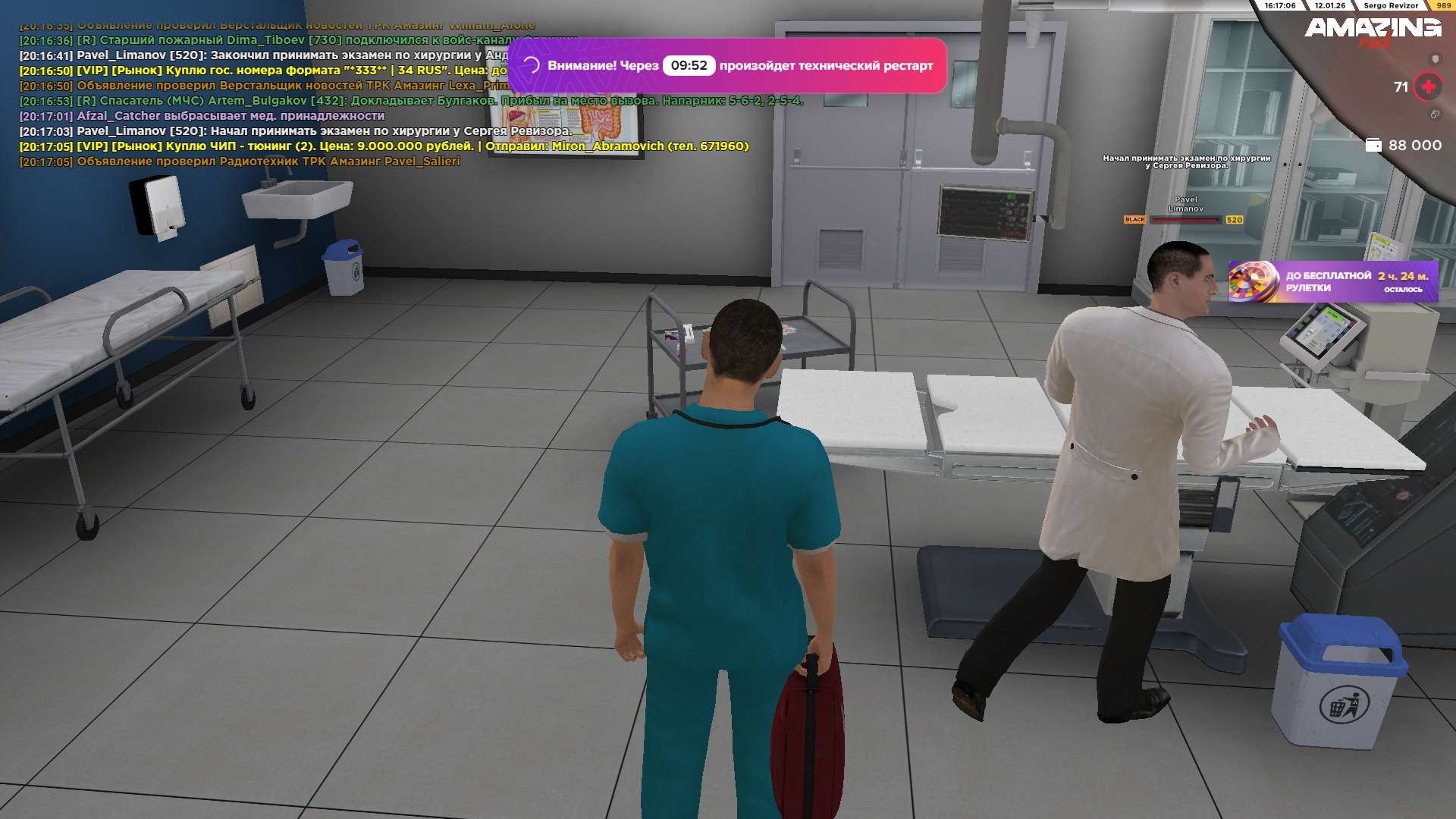1456x819 pixels.
Task: Select Sergo Revizor player name tab
Action: click(1390, 5)
